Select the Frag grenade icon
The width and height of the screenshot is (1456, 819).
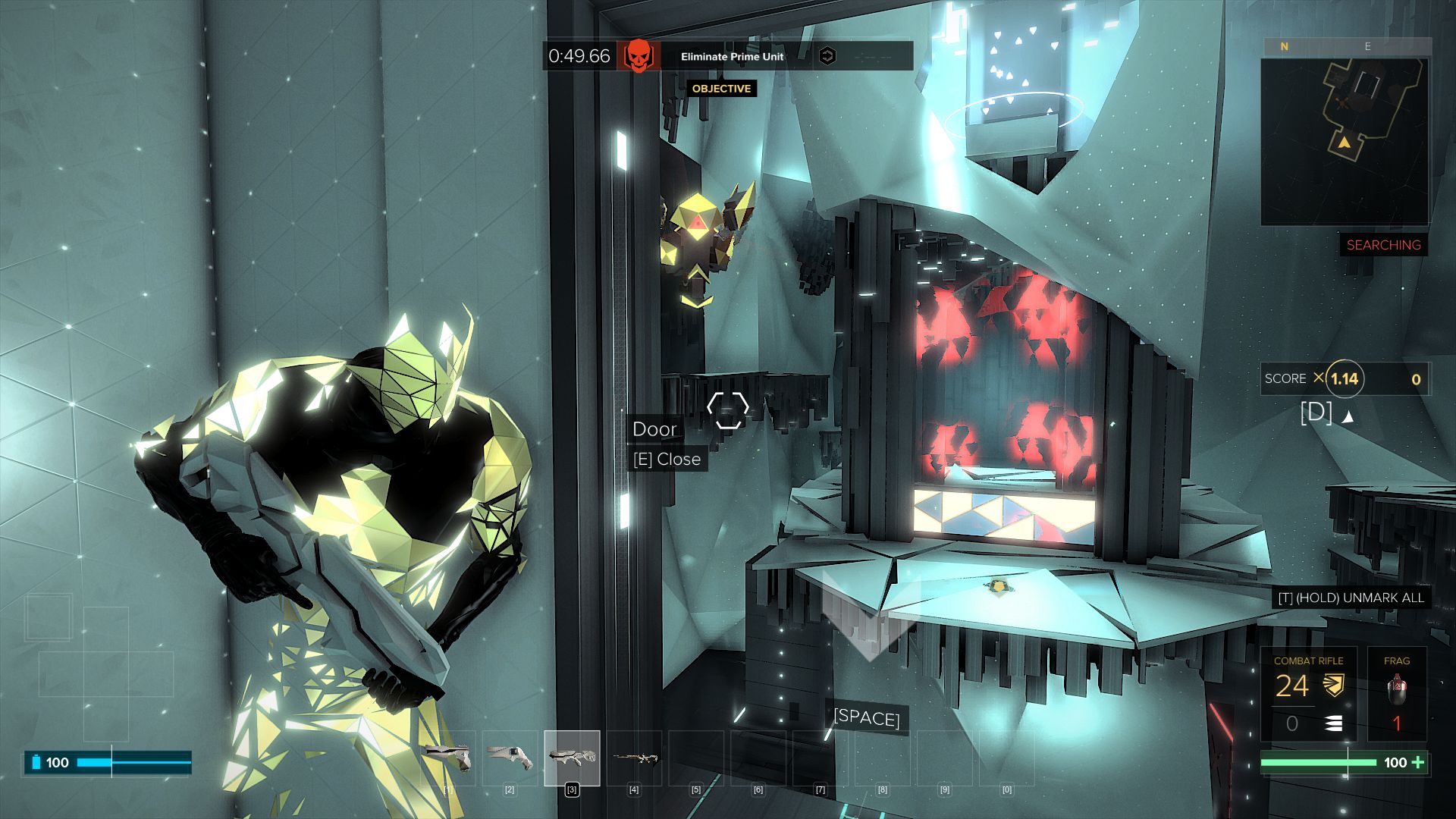1397,690
